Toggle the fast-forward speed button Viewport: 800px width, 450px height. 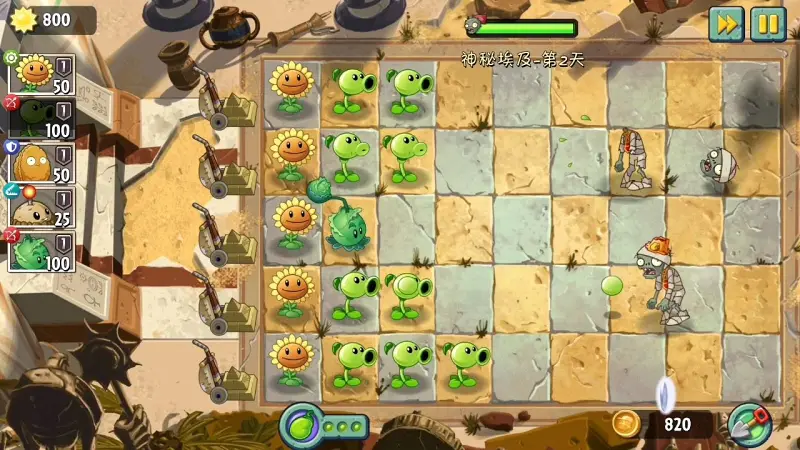(726, 23)
